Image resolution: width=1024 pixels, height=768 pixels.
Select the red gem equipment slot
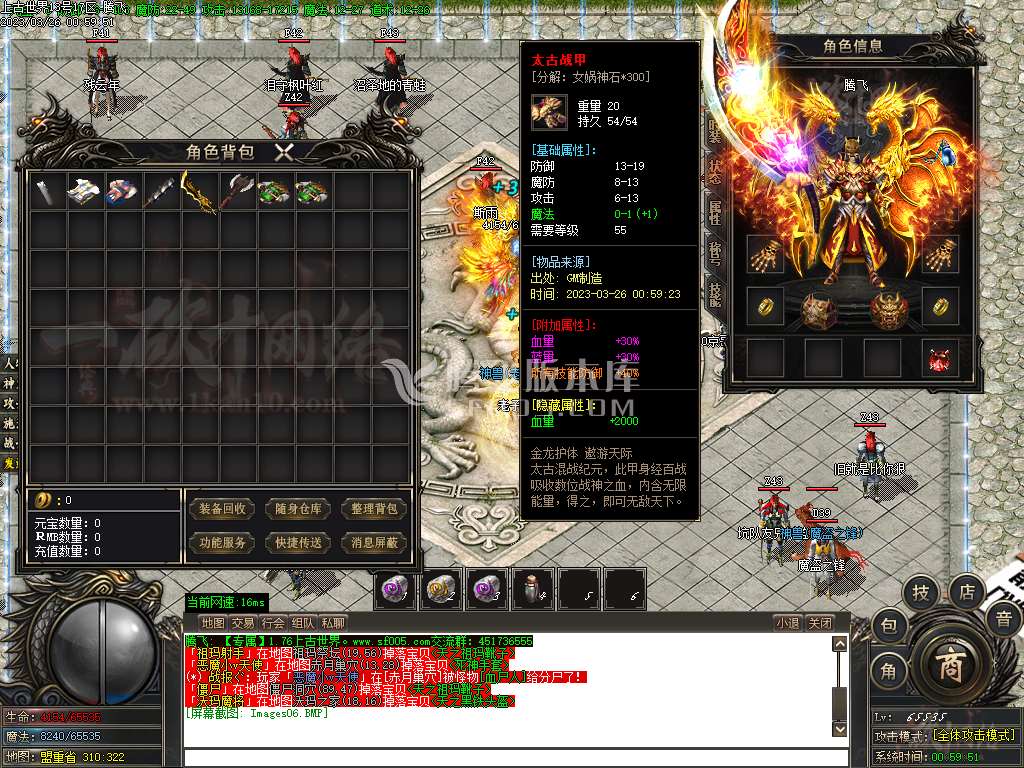click(940, 359)
